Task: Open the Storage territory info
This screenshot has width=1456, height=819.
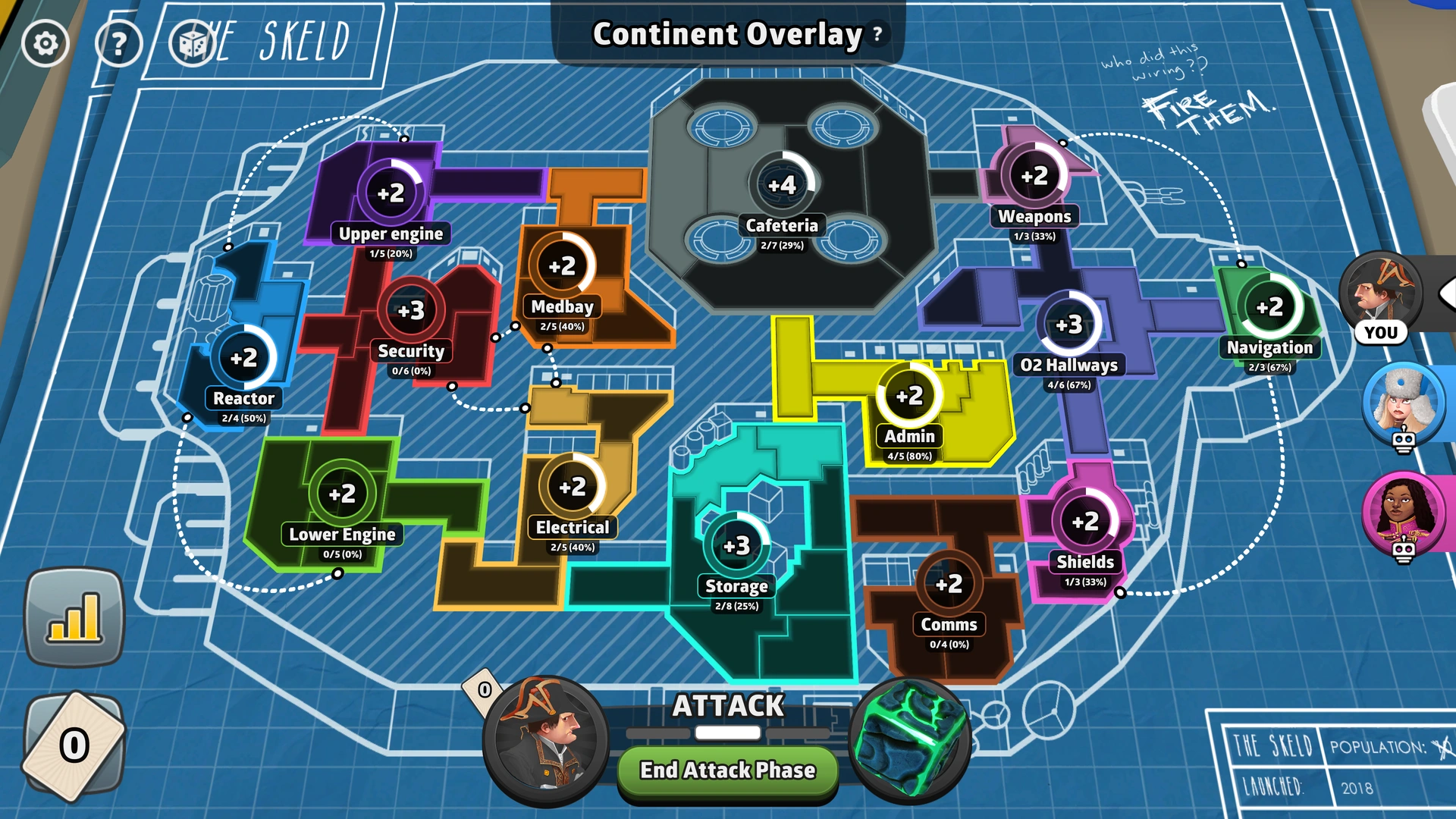Action: pos(735,543)
